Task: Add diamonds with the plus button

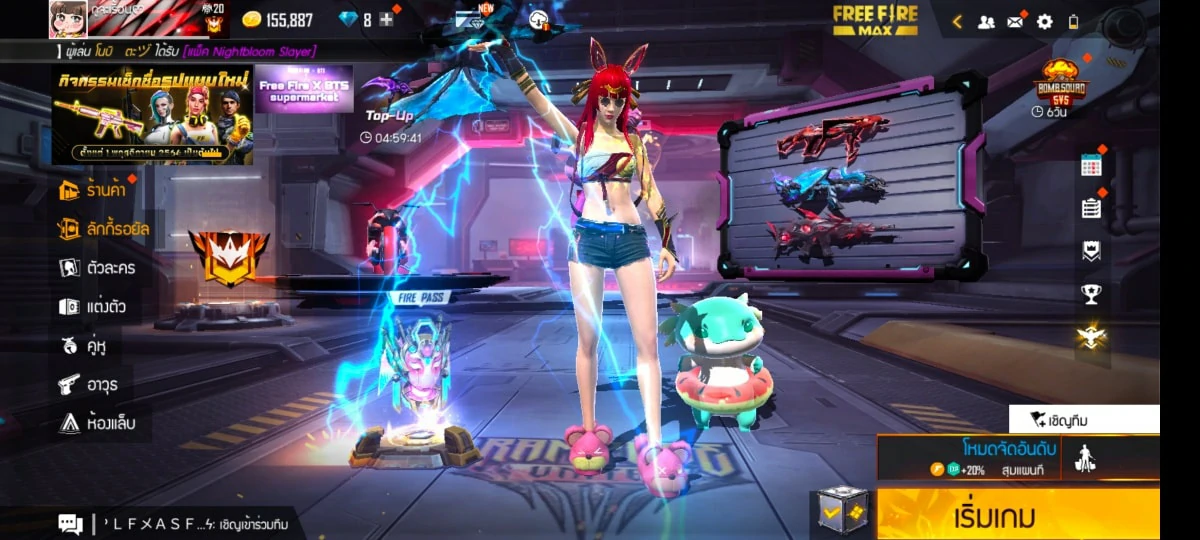Action: click(x=386, y=20)
